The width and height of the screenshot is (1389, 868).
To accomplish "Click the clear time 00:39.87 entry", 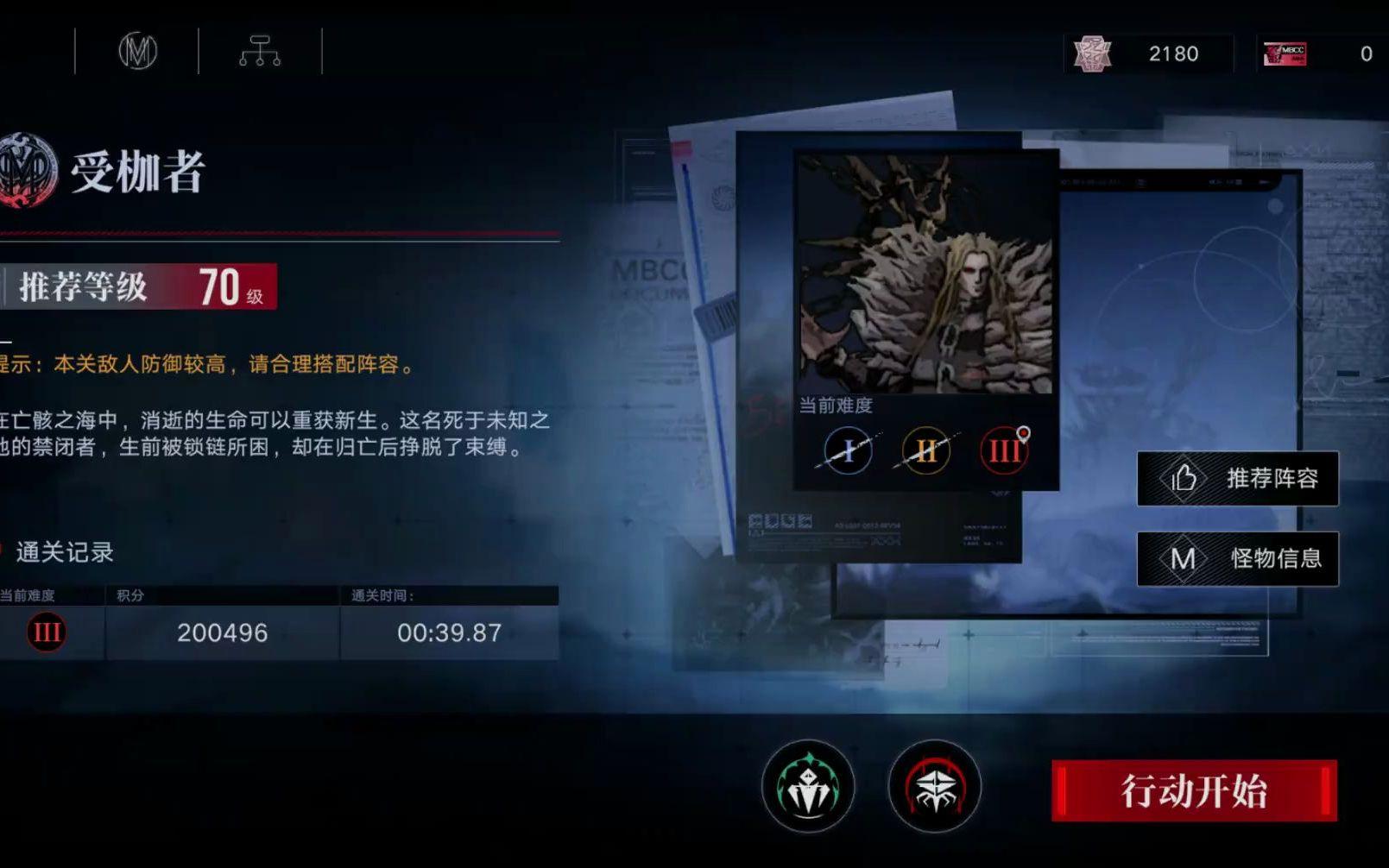I will pos(449,632).
